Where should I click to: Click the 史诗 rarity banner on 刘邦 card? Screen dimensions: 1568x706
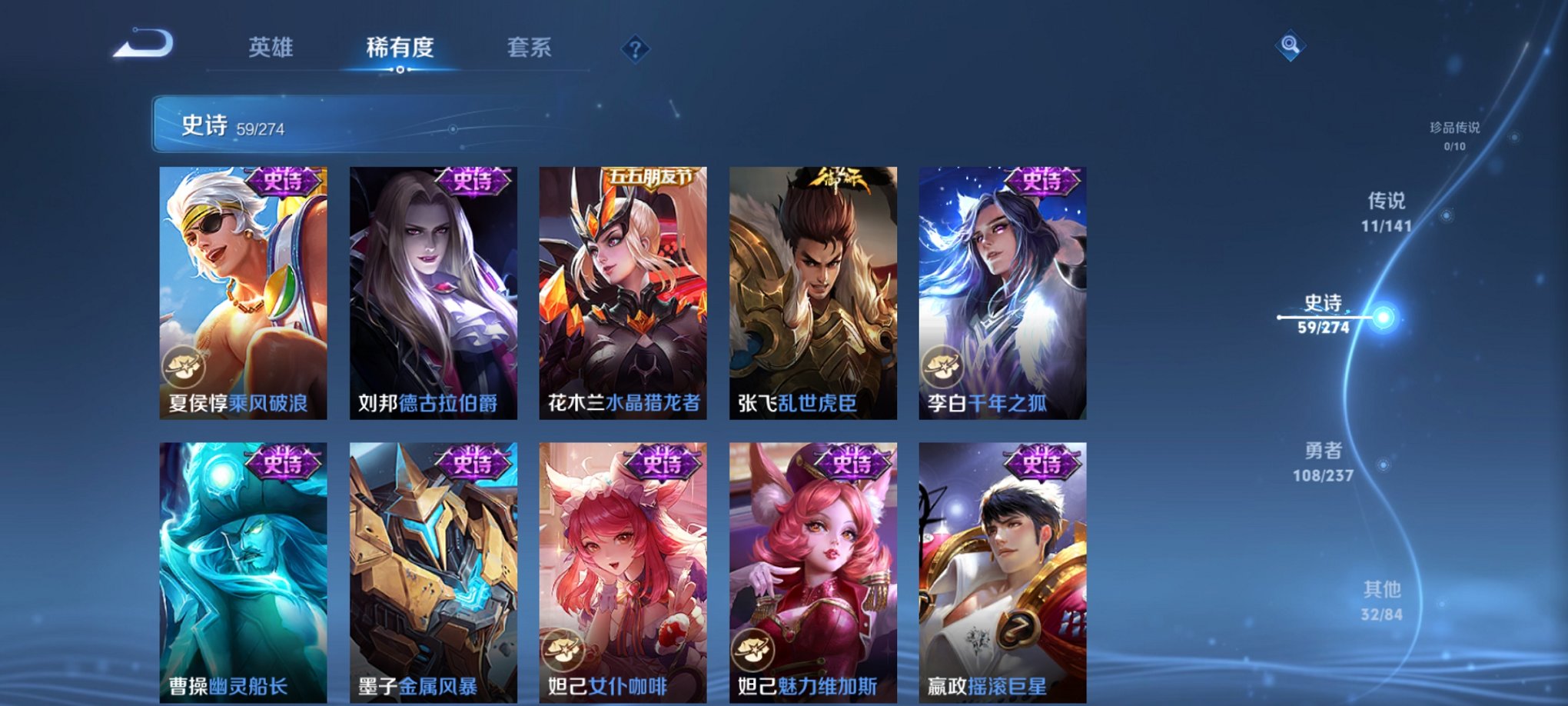click(473, 183)
